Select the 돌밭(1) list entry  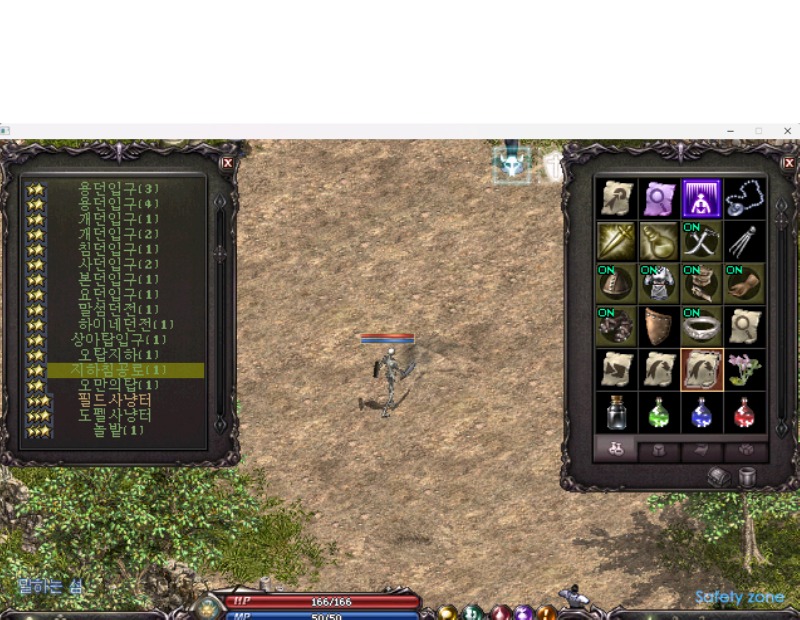119,430
